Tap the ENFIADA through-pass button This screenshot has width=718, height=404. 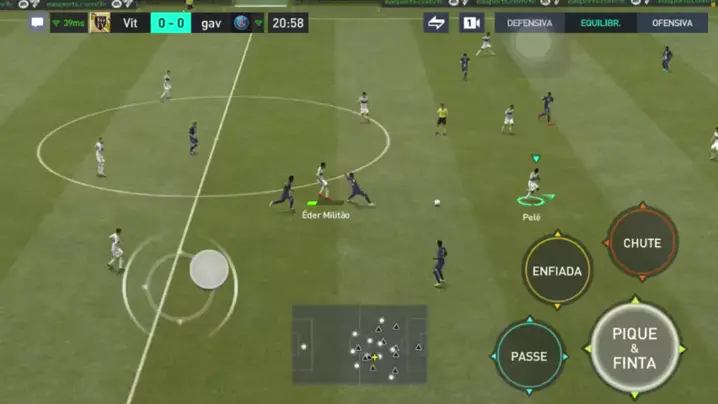tap(557, 271)
